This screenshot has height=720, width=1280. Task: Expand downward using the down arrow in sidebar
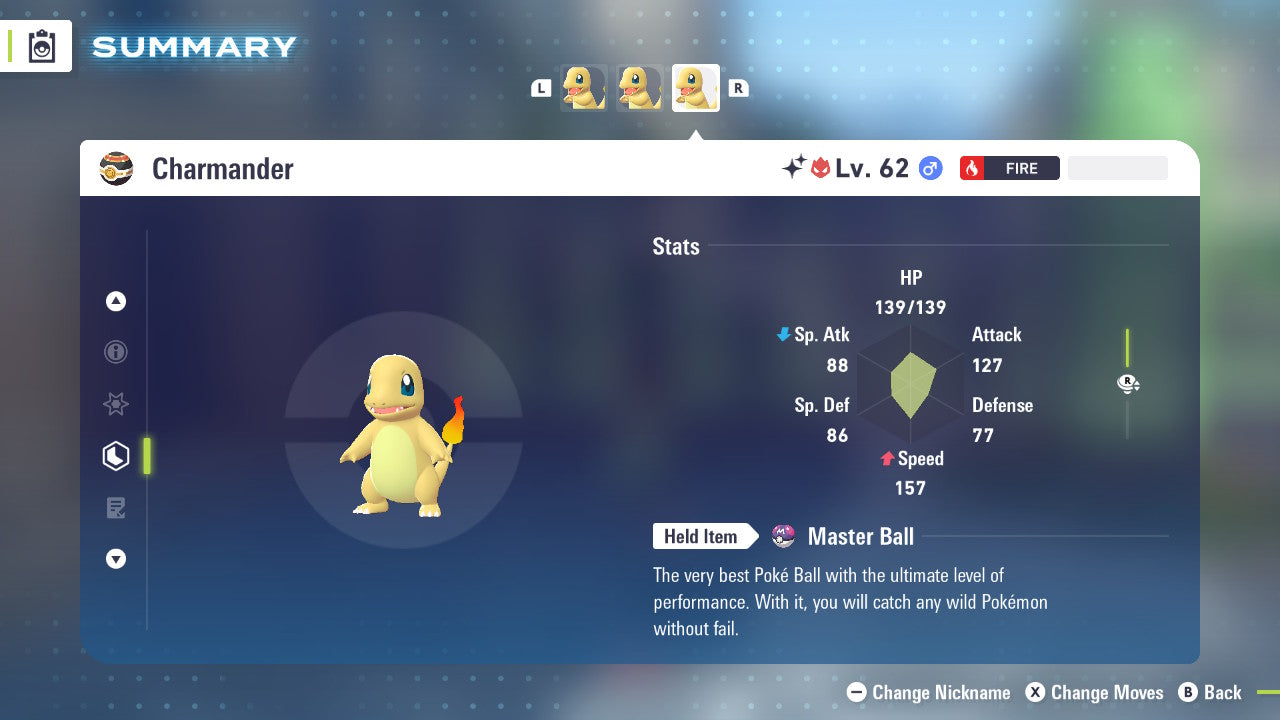[116, 559]
